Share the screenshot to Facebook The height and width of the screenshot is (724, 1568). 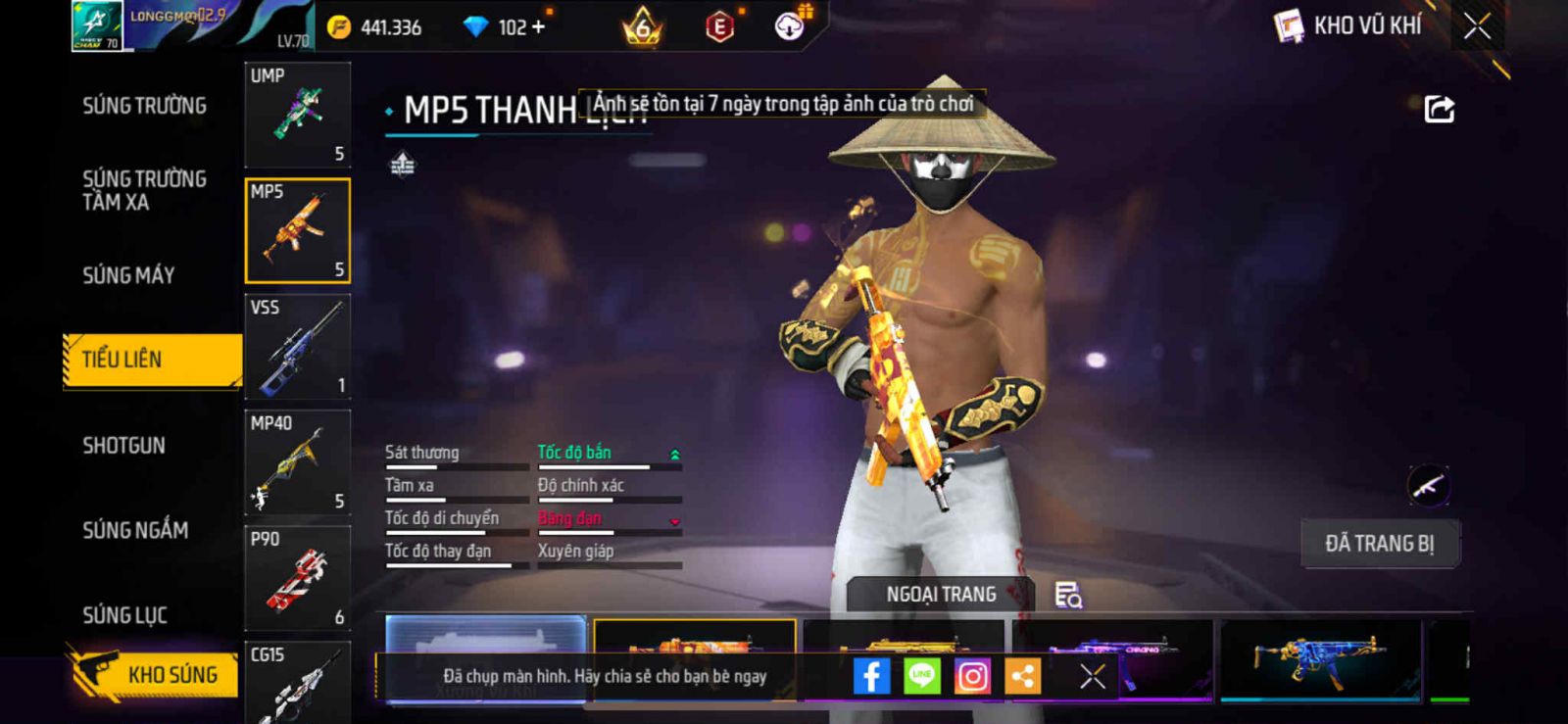click(x=871, y=676)
